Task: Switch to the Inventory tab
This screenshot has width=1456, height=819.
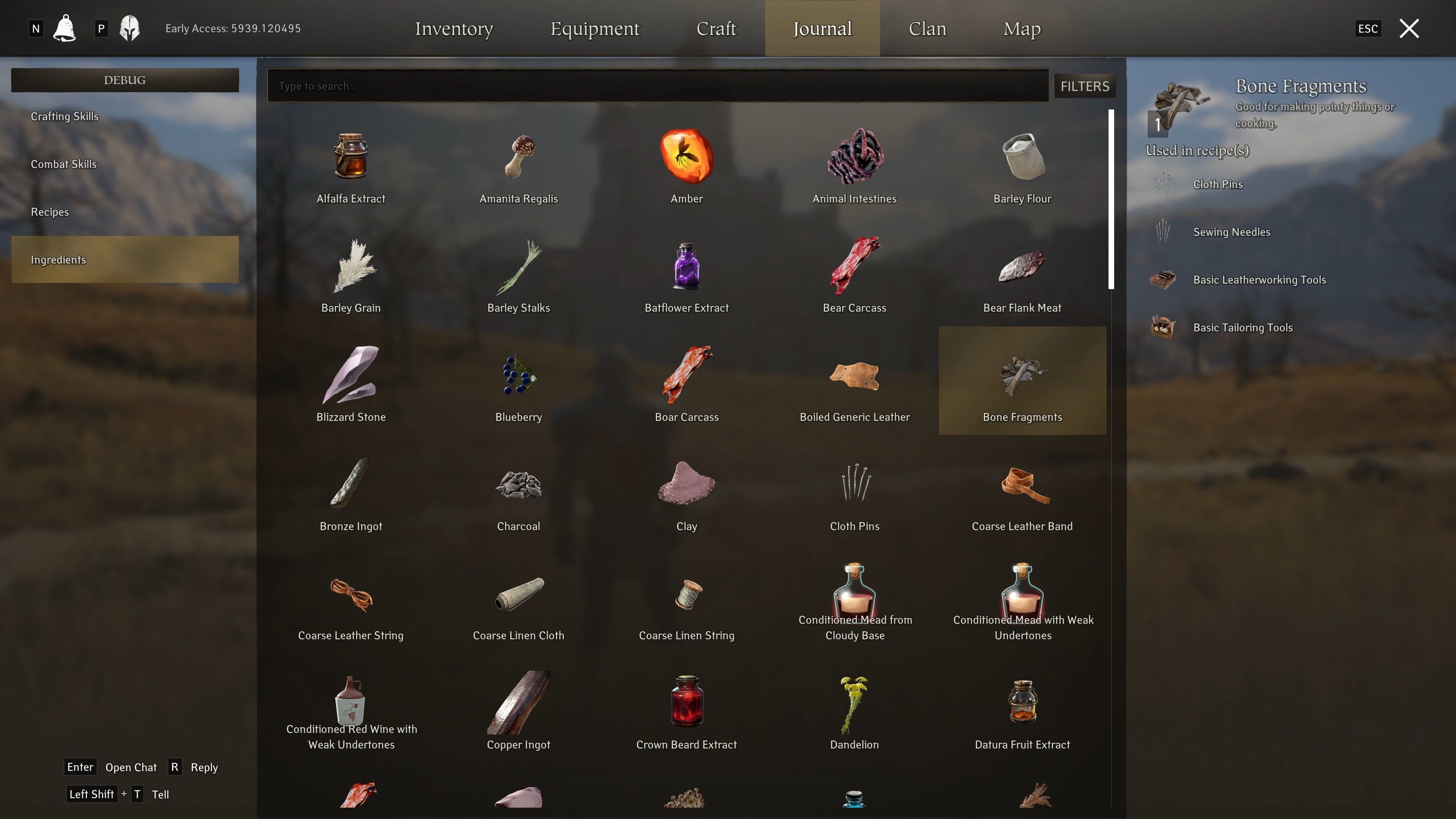Action: pos(454,28)
